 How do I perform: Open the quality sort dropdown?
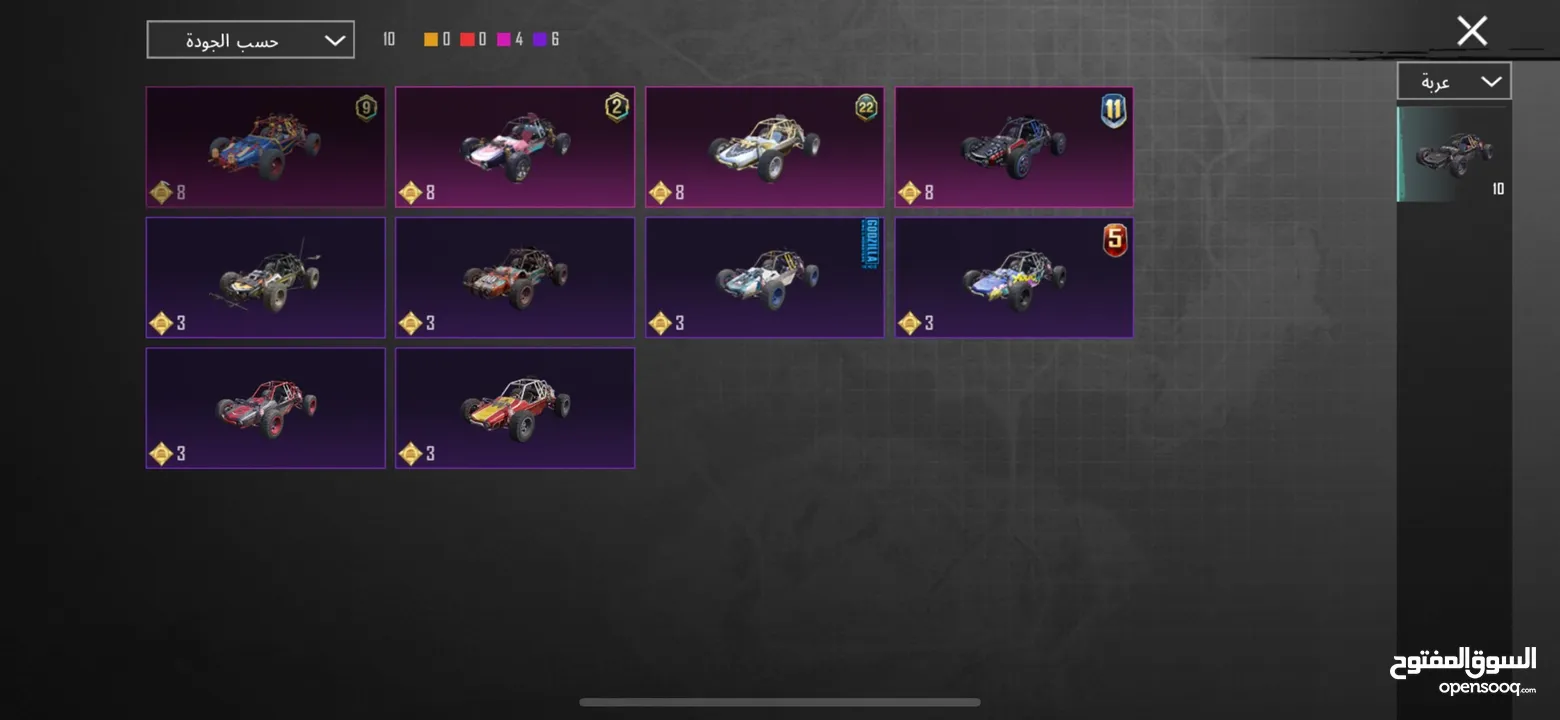click(x=250, y=40)
